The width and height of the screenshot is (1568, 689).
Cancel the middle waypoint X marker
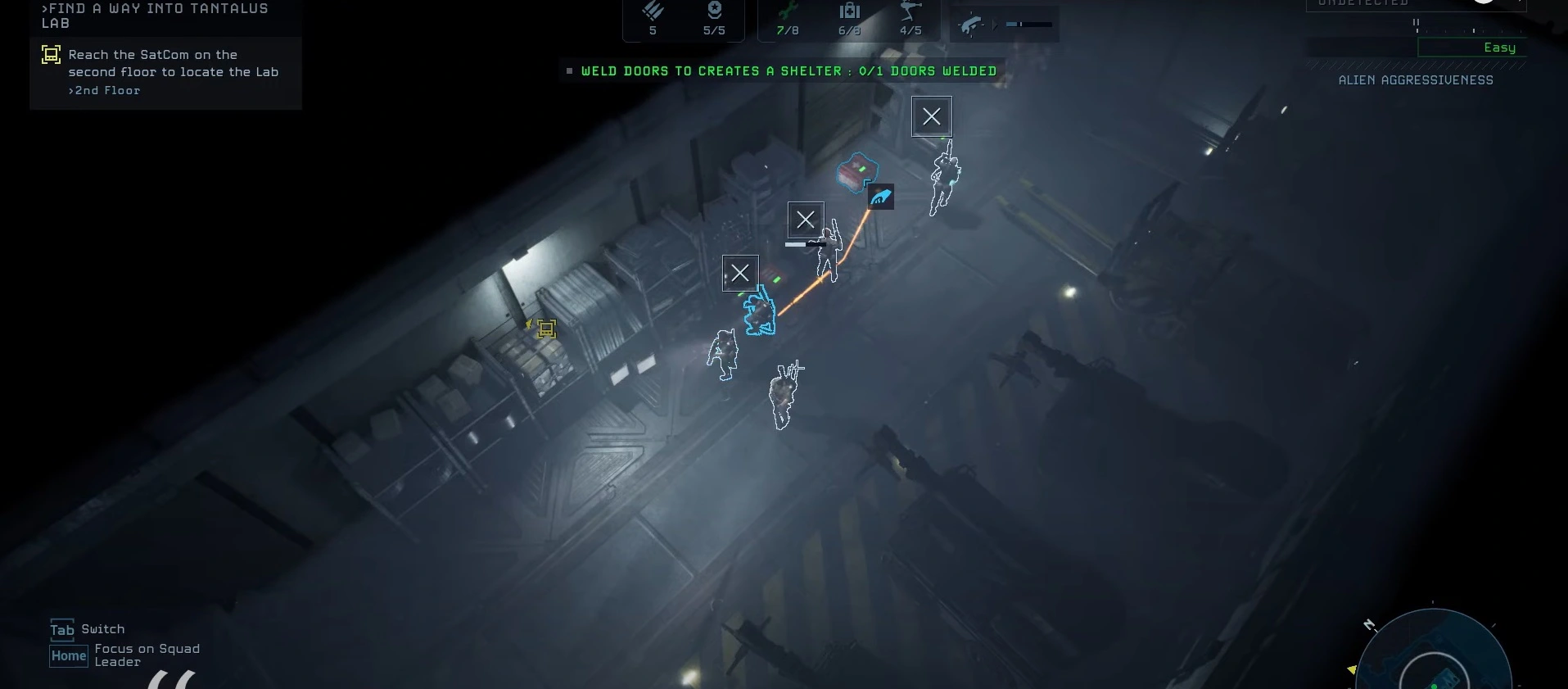[x=806, y=220]
